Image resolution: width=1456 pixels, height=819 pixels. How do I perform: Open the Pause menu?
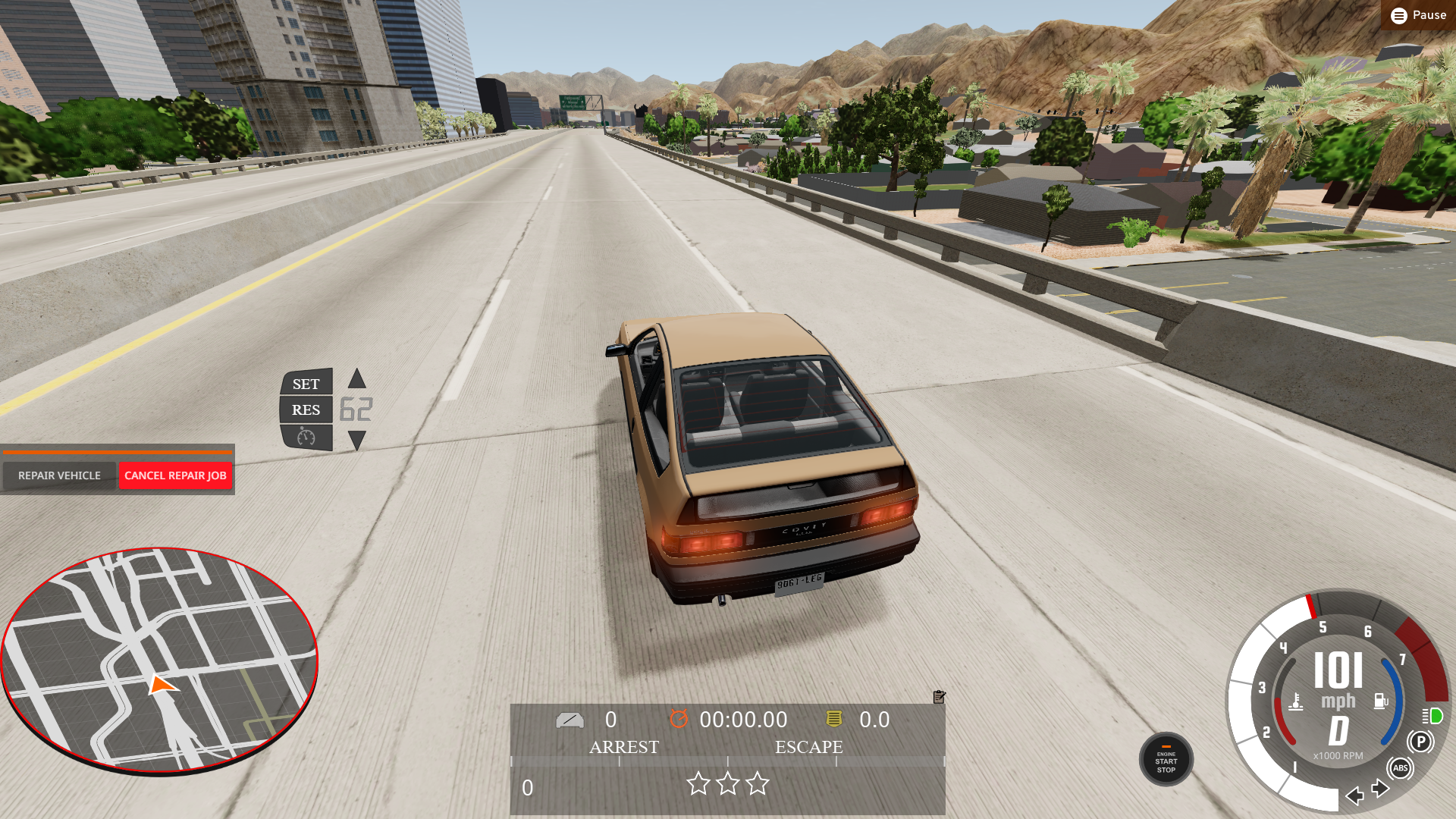[x=1418, y=15]
